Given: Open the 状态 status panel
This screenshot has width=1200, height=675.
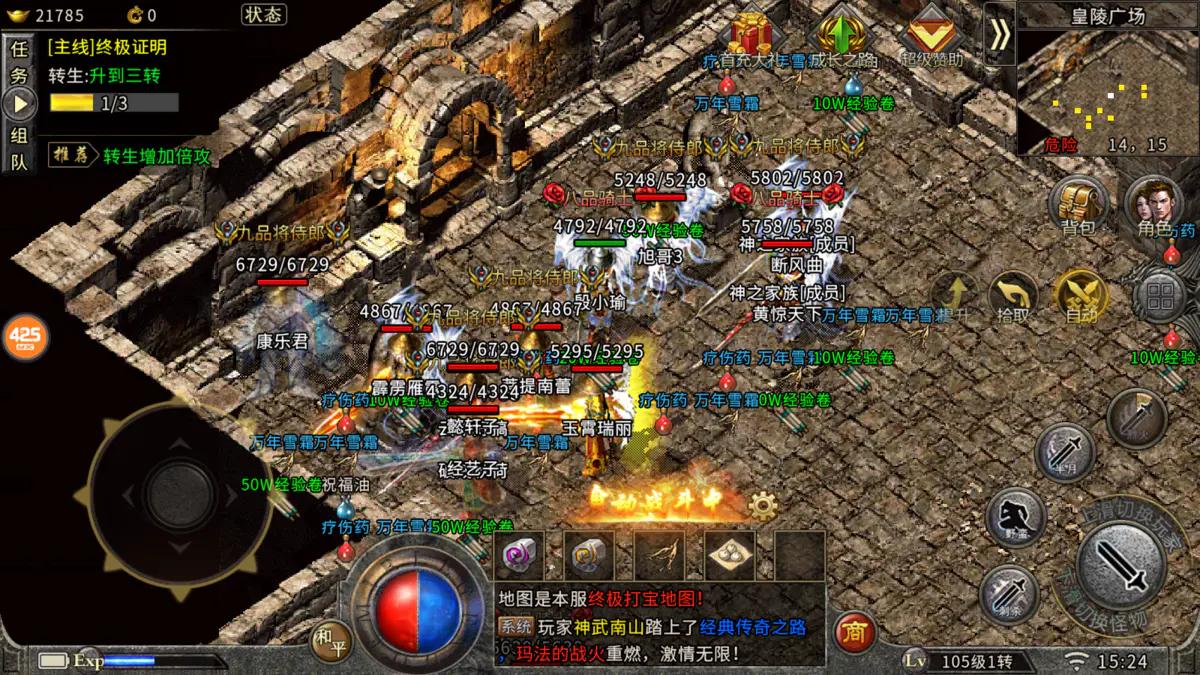Looking at the screenshot, I should 264,14.
